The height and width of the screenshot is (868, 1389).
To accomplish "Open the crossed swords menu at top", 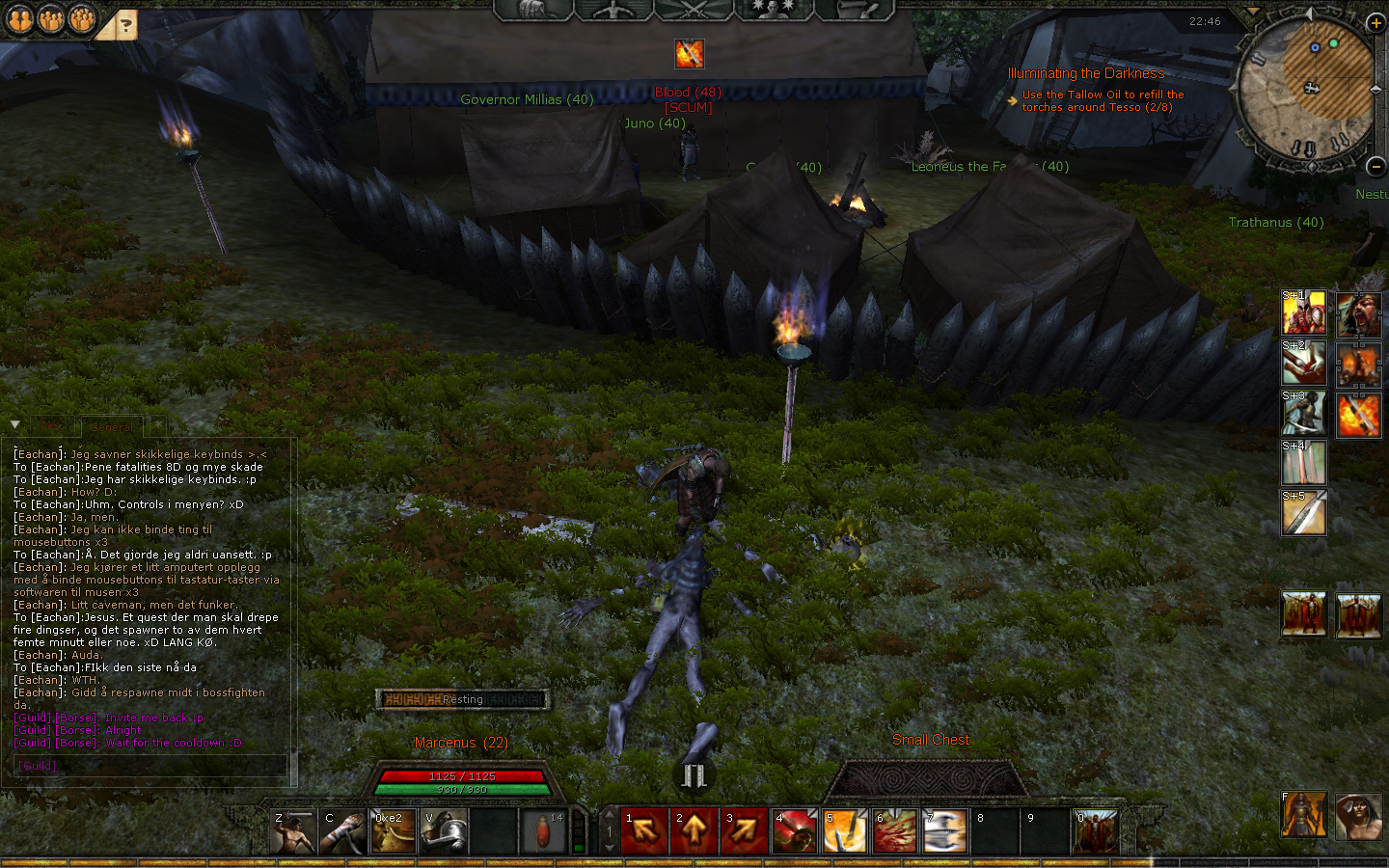I will coord(694,10).
